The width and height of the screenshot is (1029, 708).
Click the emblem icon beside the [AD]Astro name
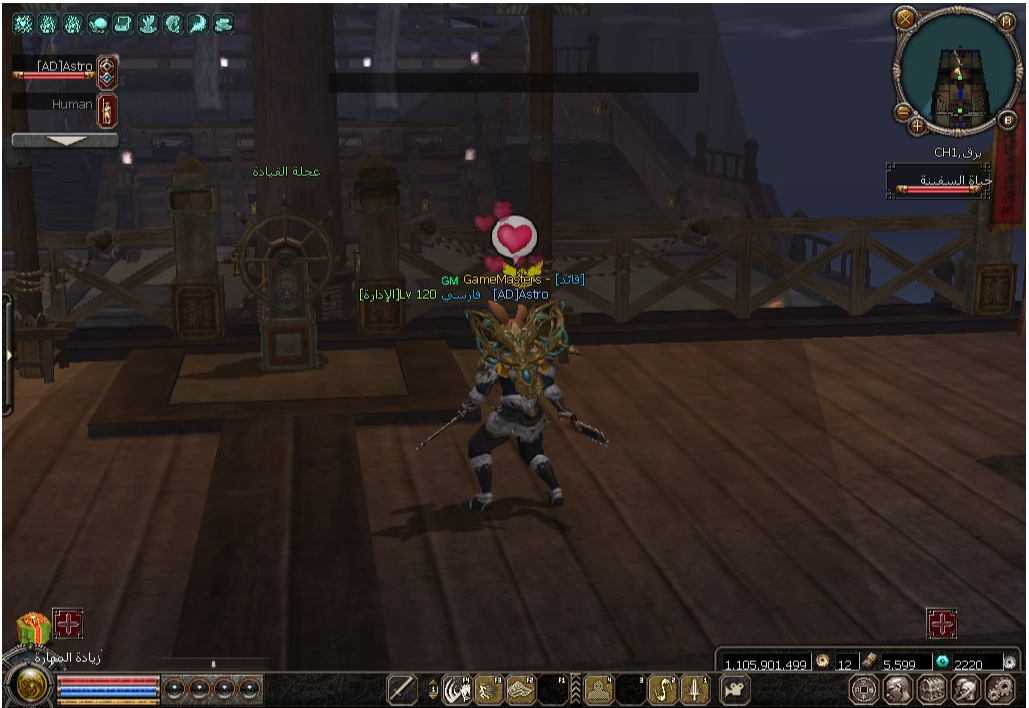(107, 72)
